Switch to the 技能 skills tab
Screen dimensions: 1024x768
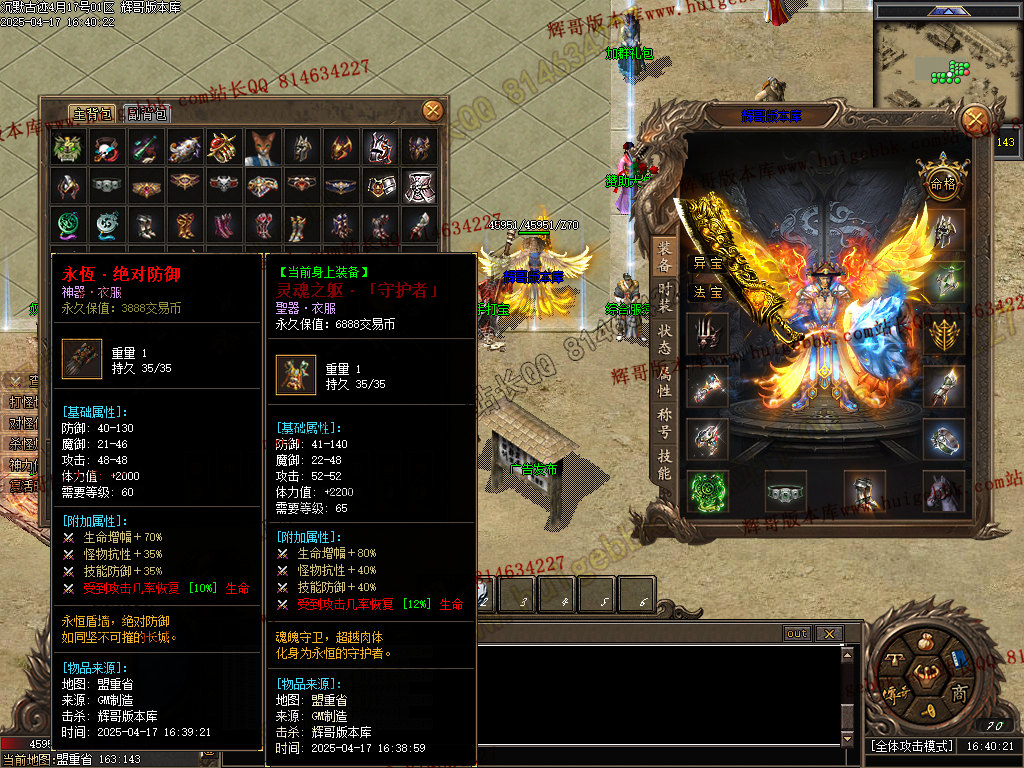click(664, 465)
